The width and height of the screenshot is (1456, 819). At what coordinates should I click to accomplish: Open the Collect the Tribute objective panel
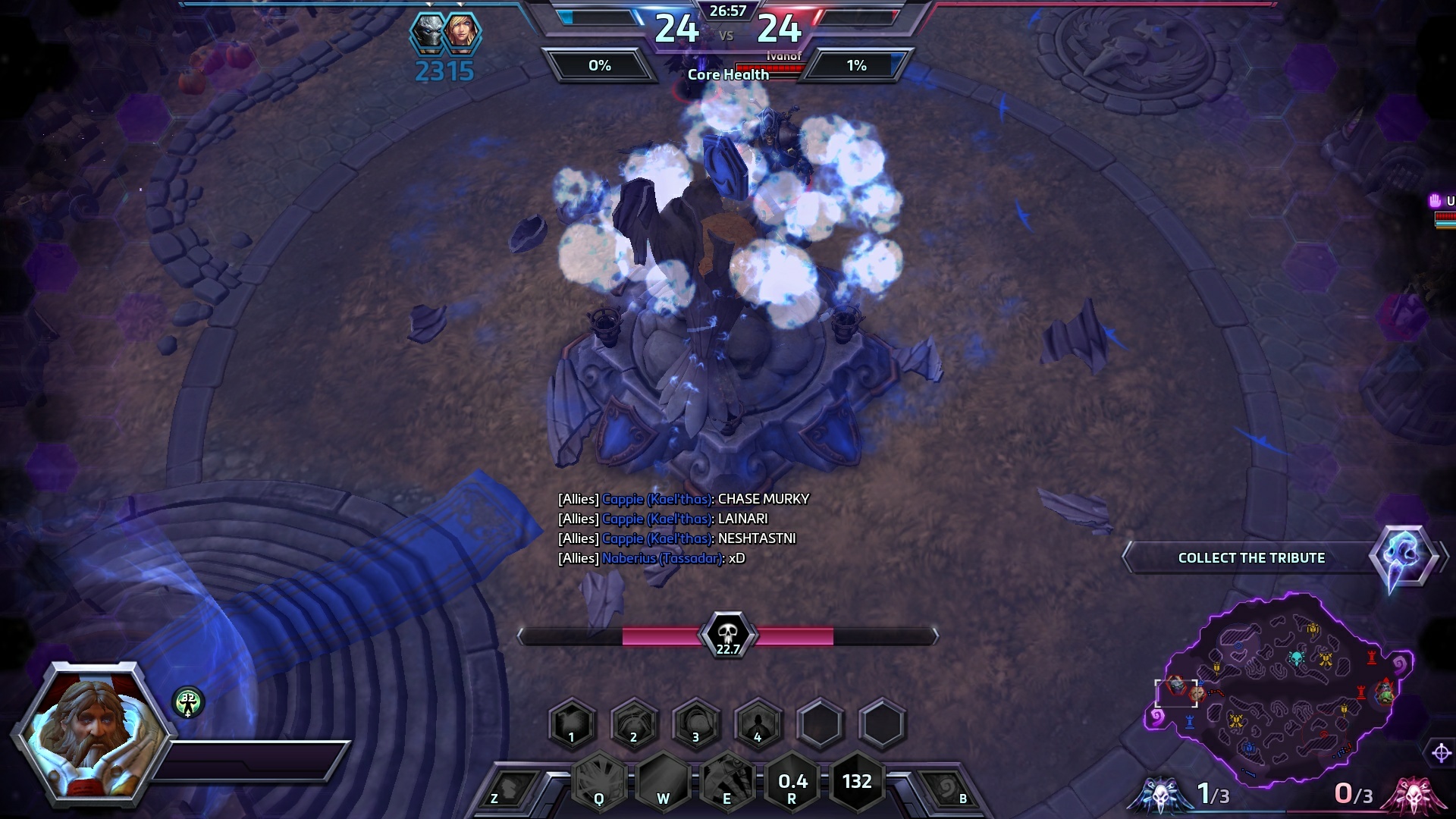[1251, 558]
